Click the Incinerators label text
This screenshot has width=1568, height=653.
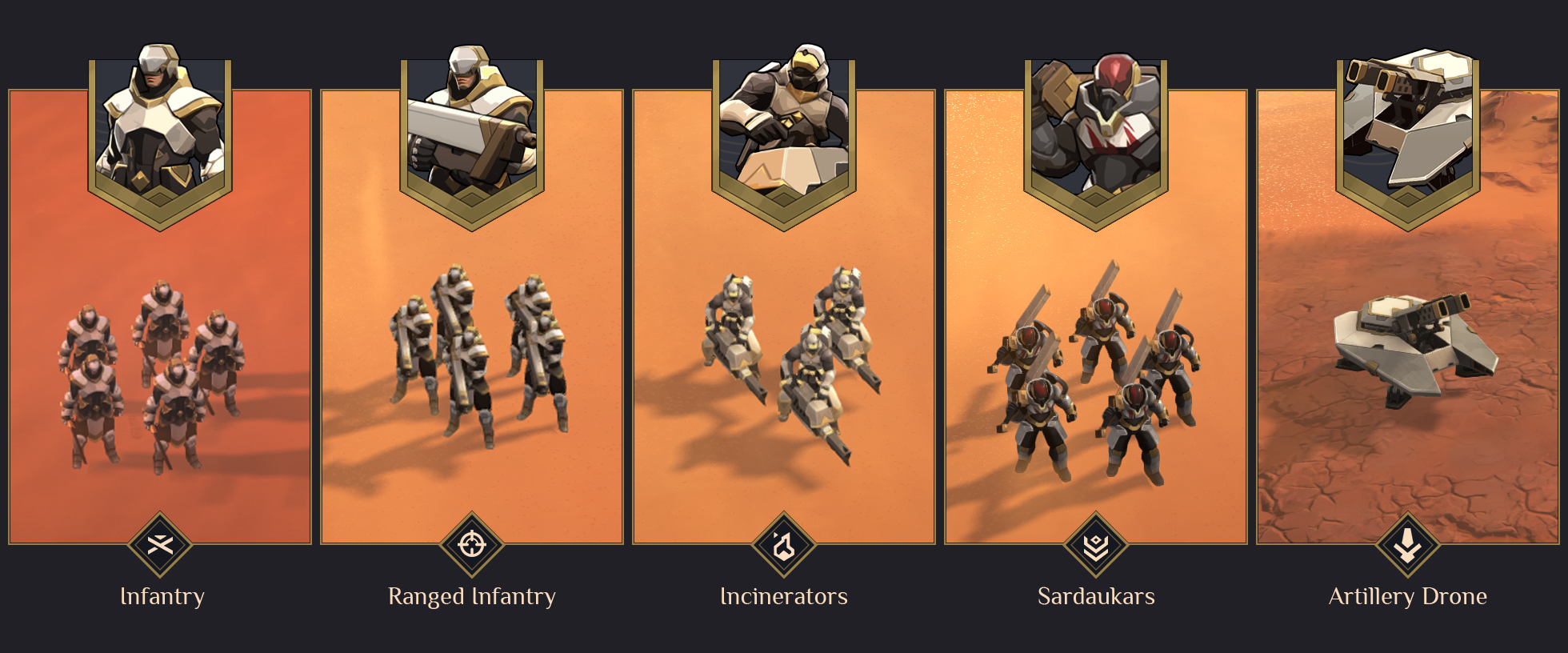click(783, 595)
